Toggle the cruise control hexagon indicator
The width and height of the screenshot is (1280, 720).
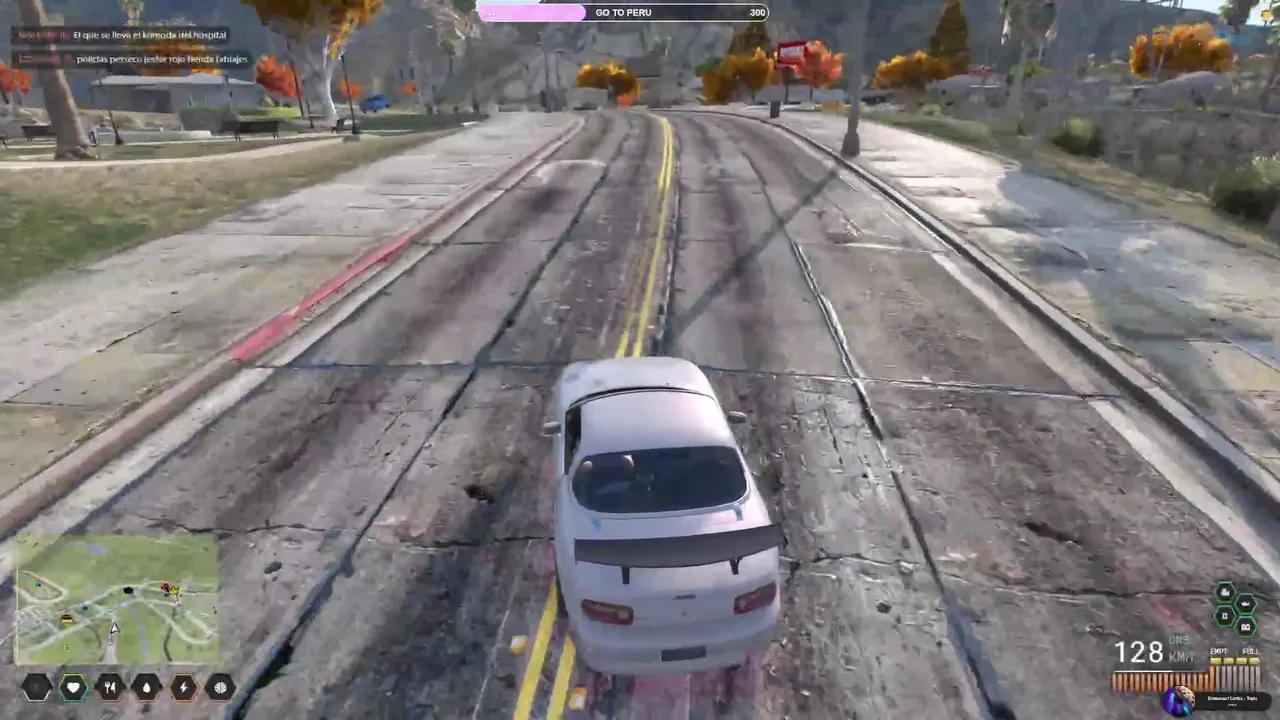(1247, 627)
